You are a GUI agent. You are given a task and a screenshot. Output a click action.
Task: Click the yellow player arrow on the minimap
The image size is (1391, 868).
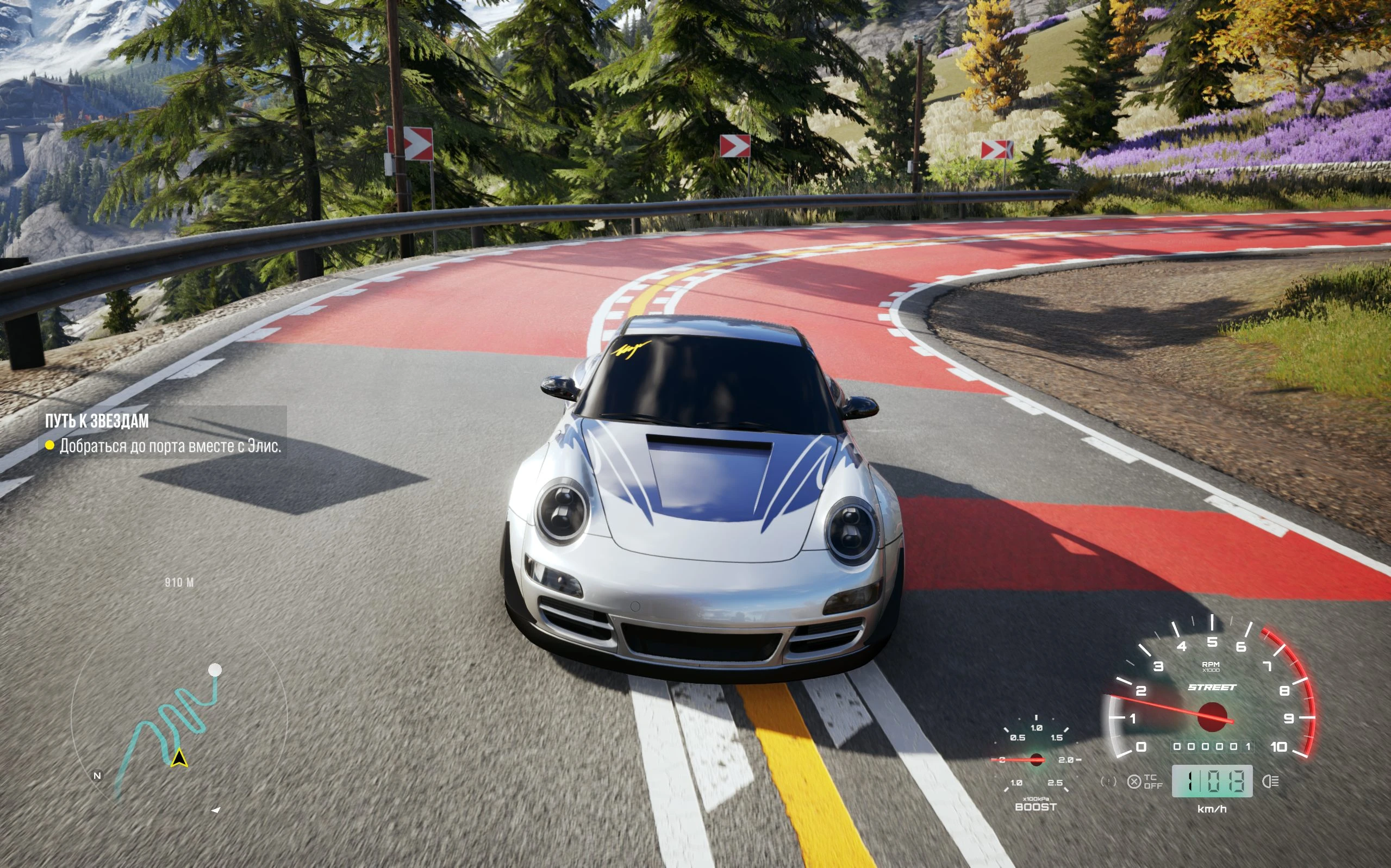click(x=179, y=758)
